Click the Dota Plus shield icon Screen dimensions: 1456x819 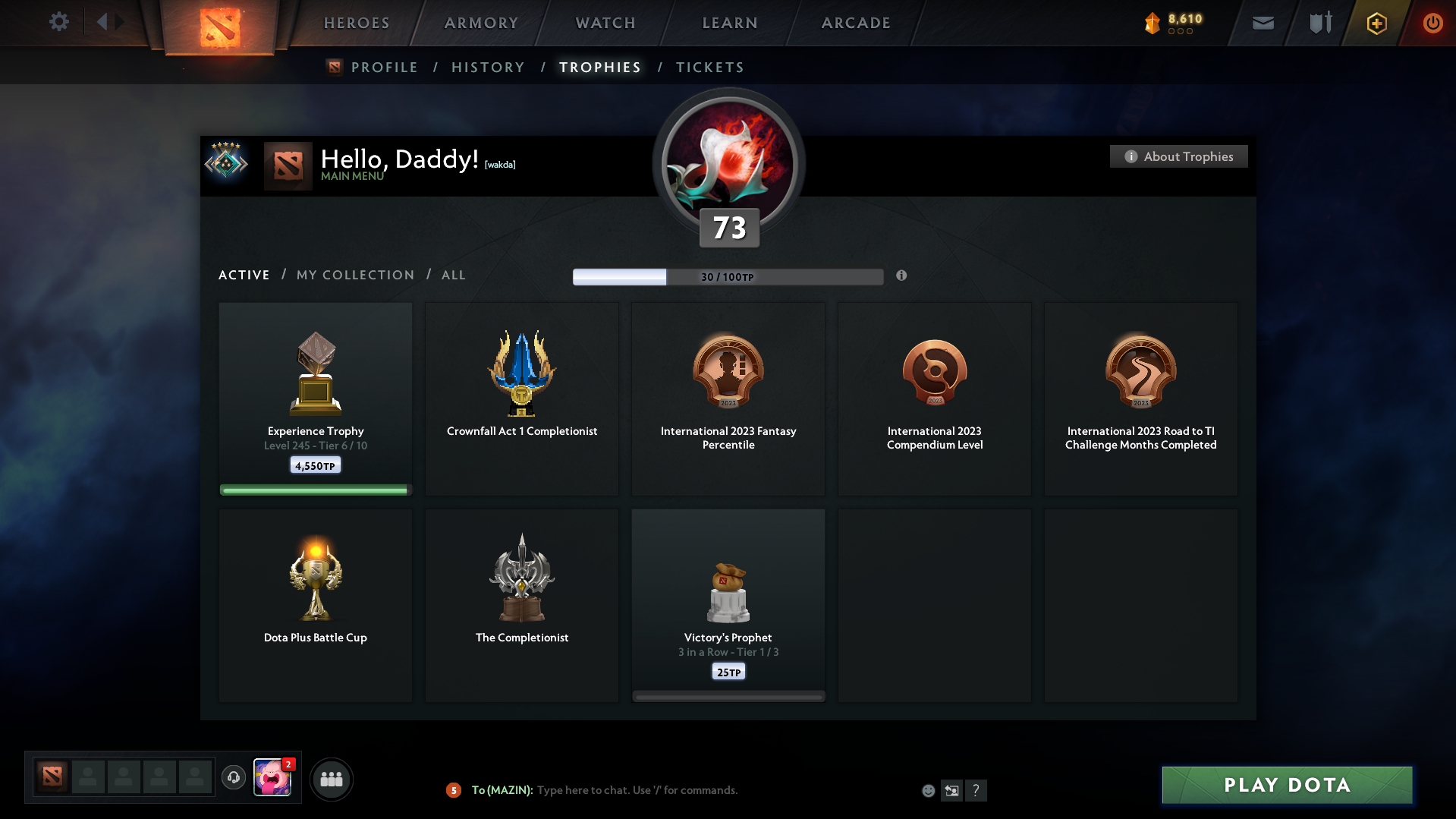point(1319,23)
